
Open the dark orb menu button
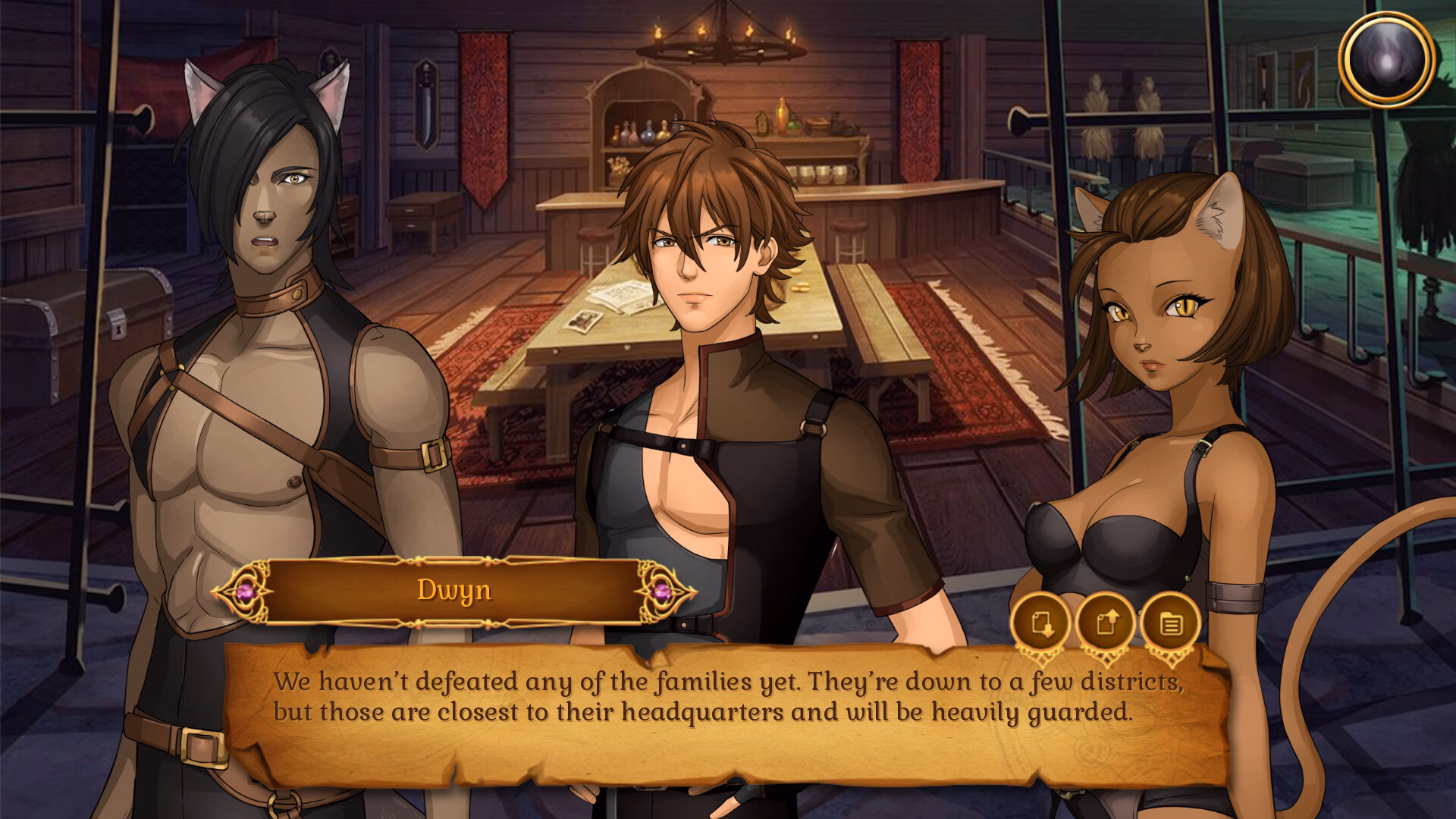click(1386, 58)
